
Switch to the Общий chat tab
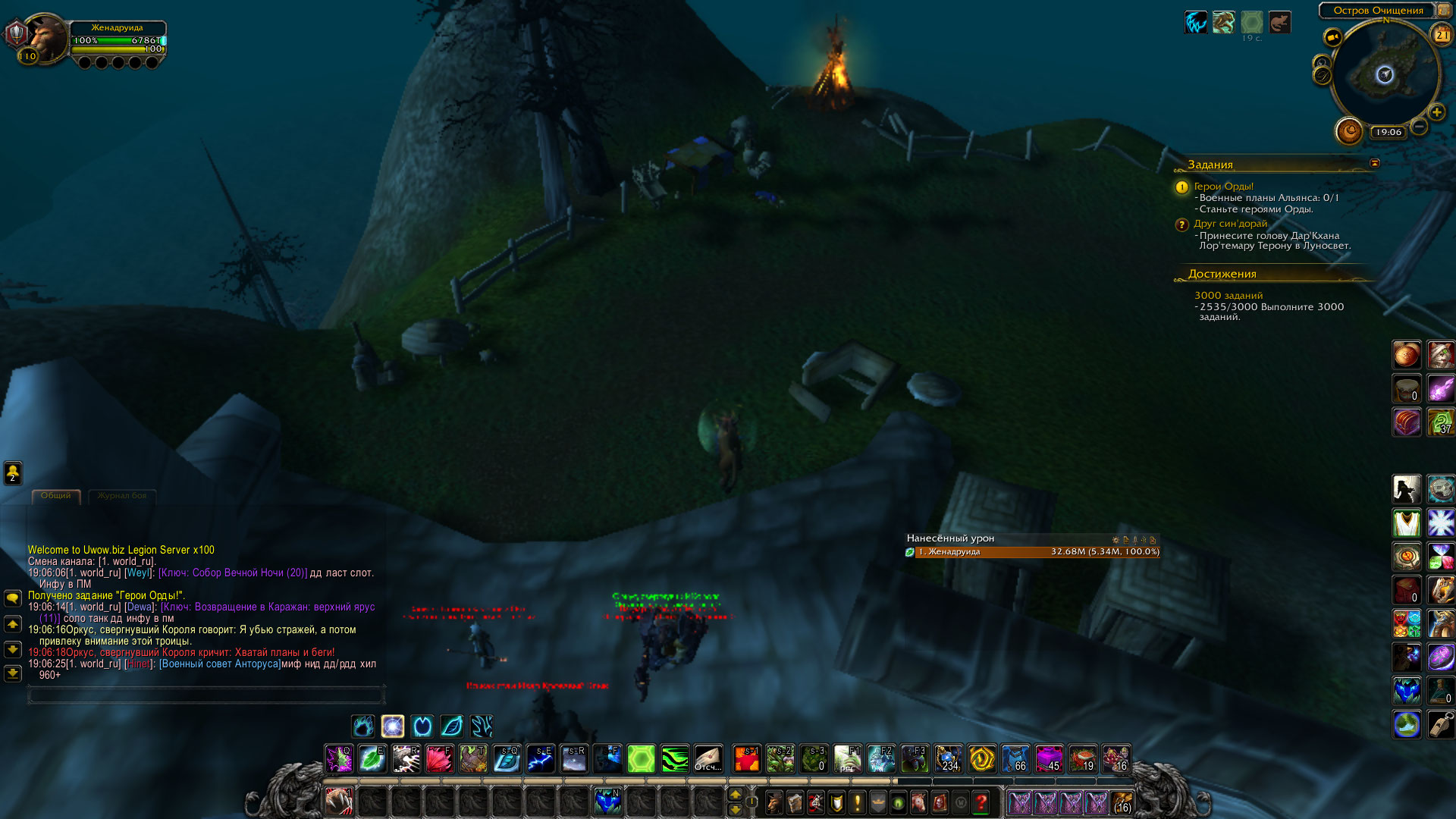(56, 496)
